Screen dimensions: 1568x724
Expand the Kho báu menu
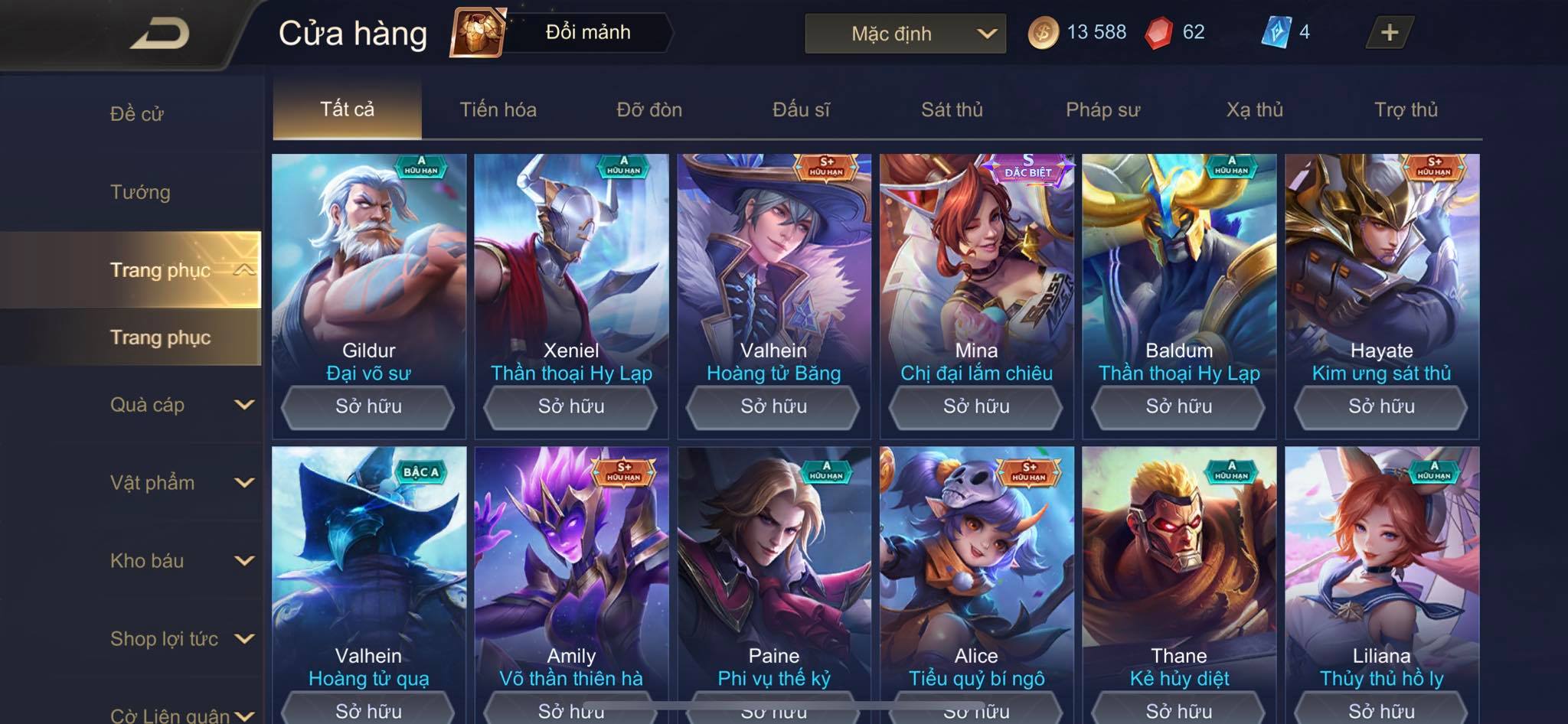181,561
